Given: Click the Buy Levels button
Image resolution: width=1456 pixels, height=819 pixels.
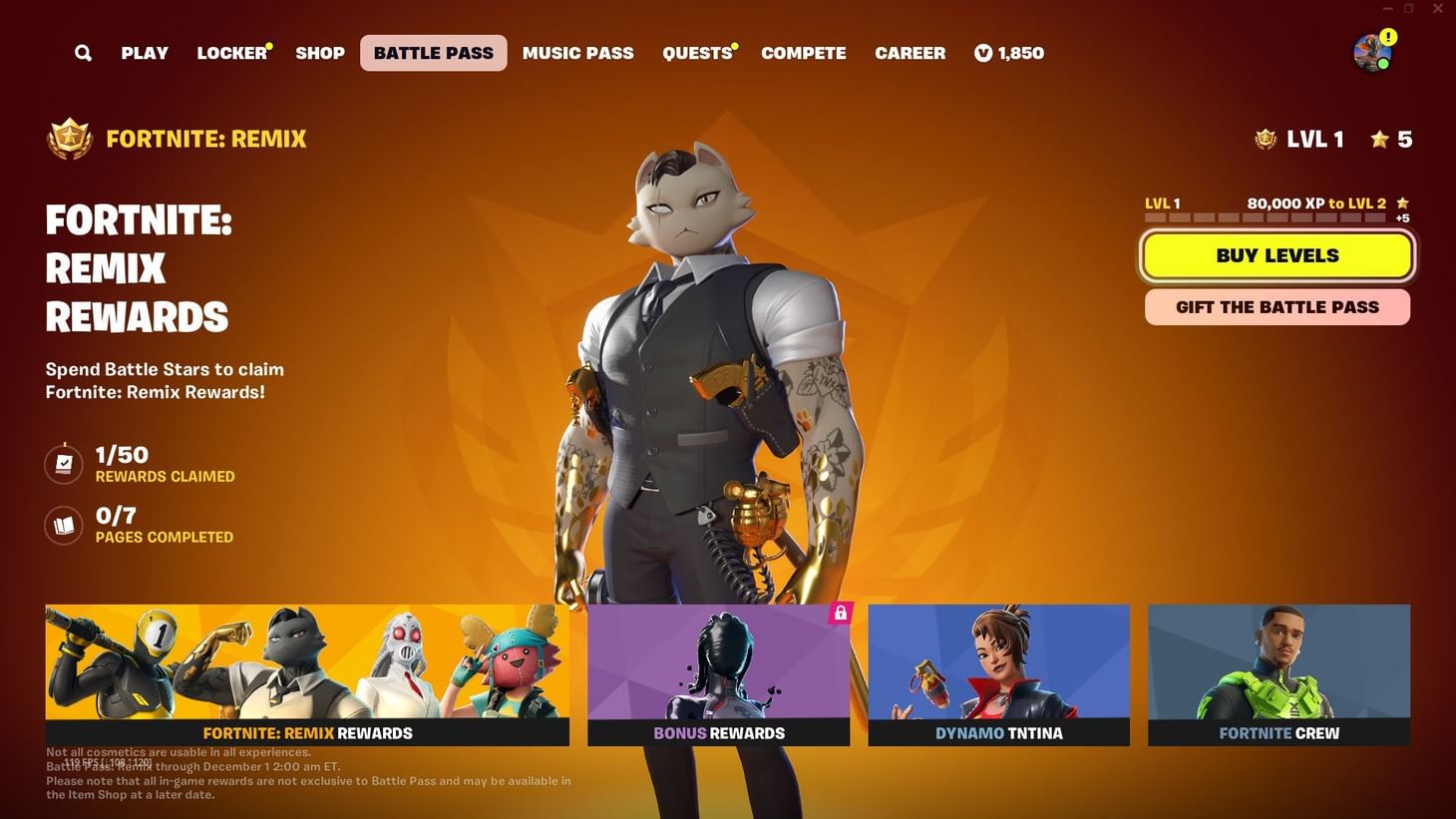Looking at the screenshot, I should coord(1276,255).
